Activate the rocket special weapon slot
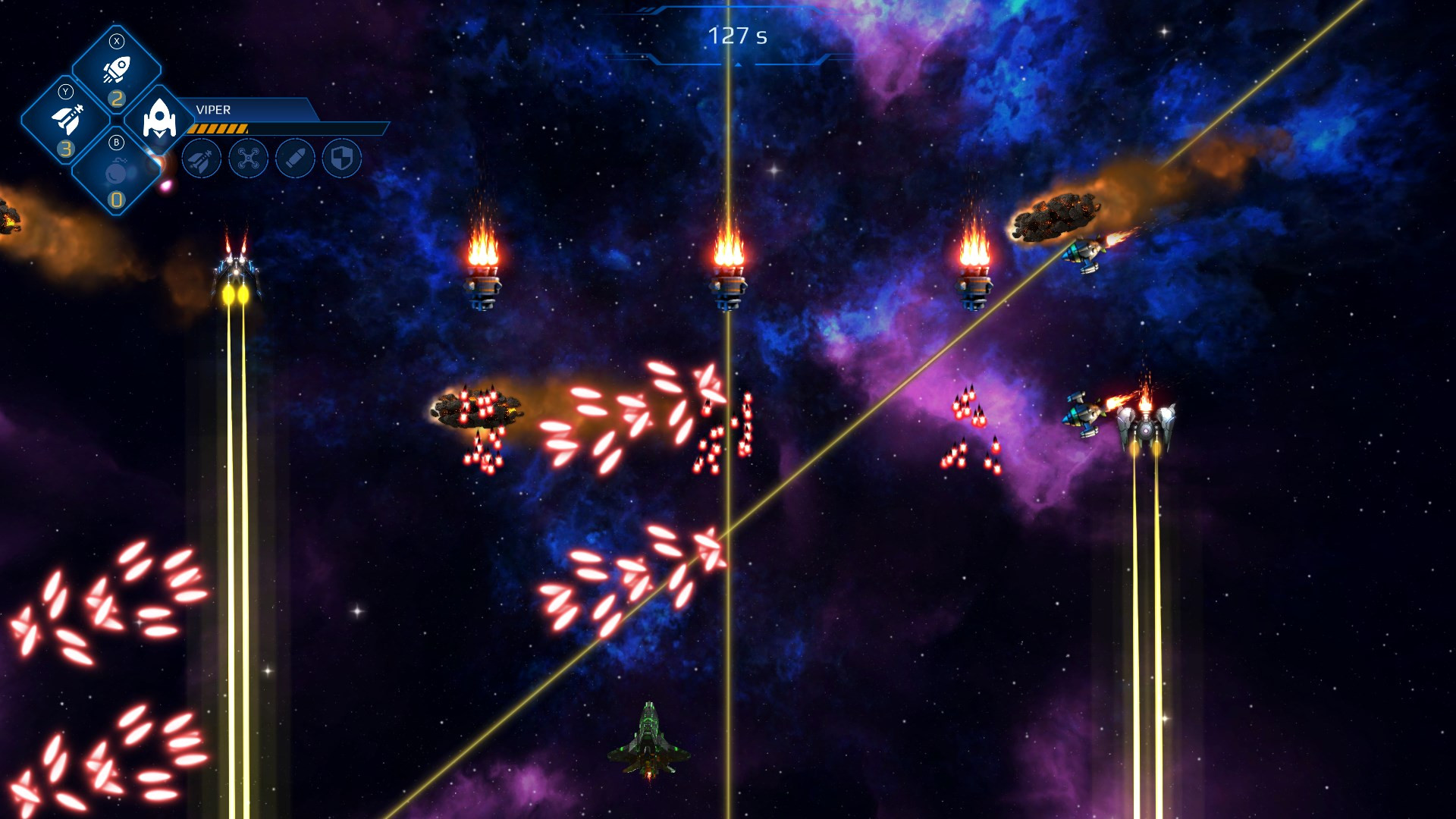 116,70
